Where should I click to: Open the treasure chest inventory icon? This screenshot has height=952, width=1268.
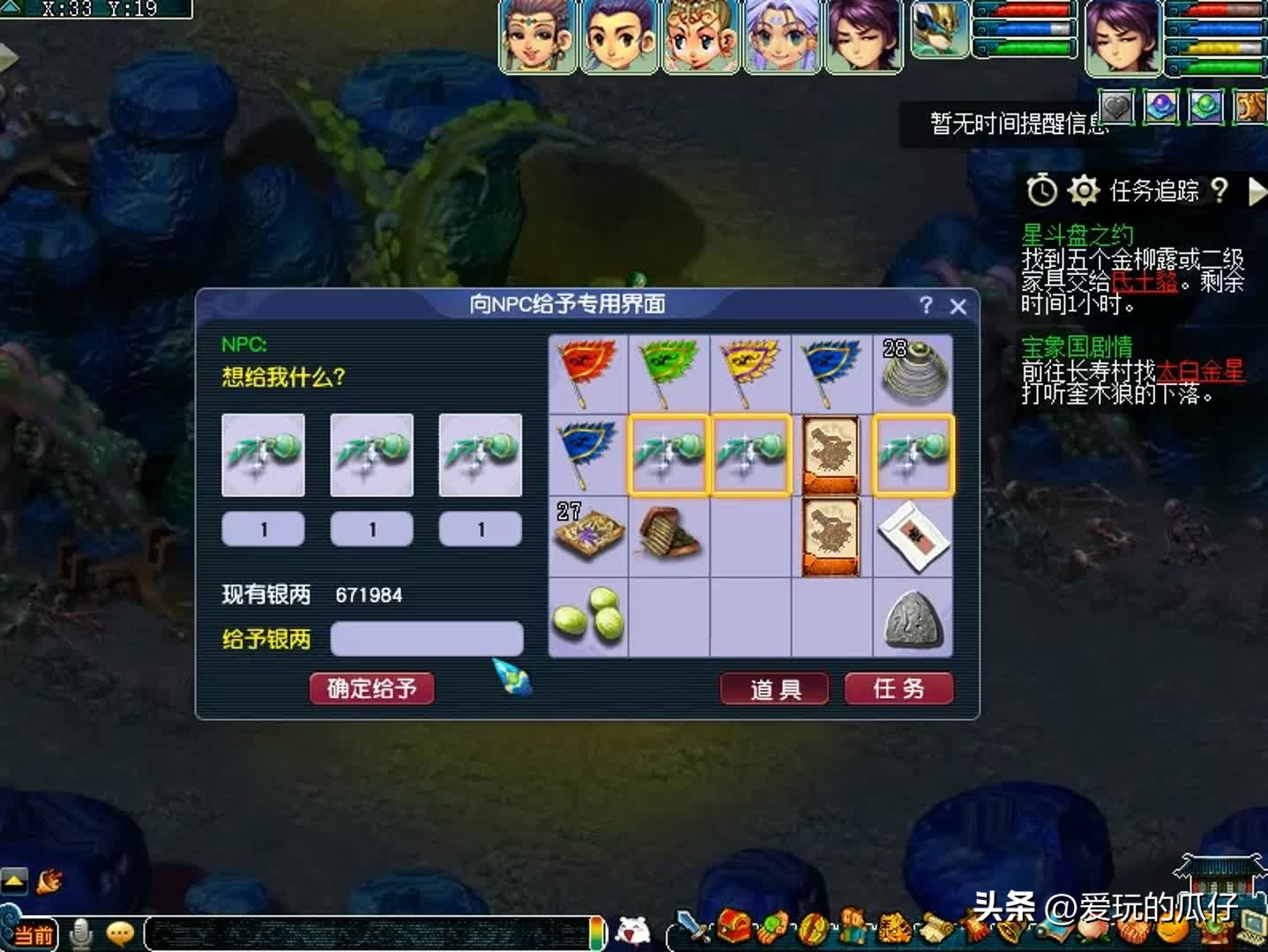[x=733, y=926]
